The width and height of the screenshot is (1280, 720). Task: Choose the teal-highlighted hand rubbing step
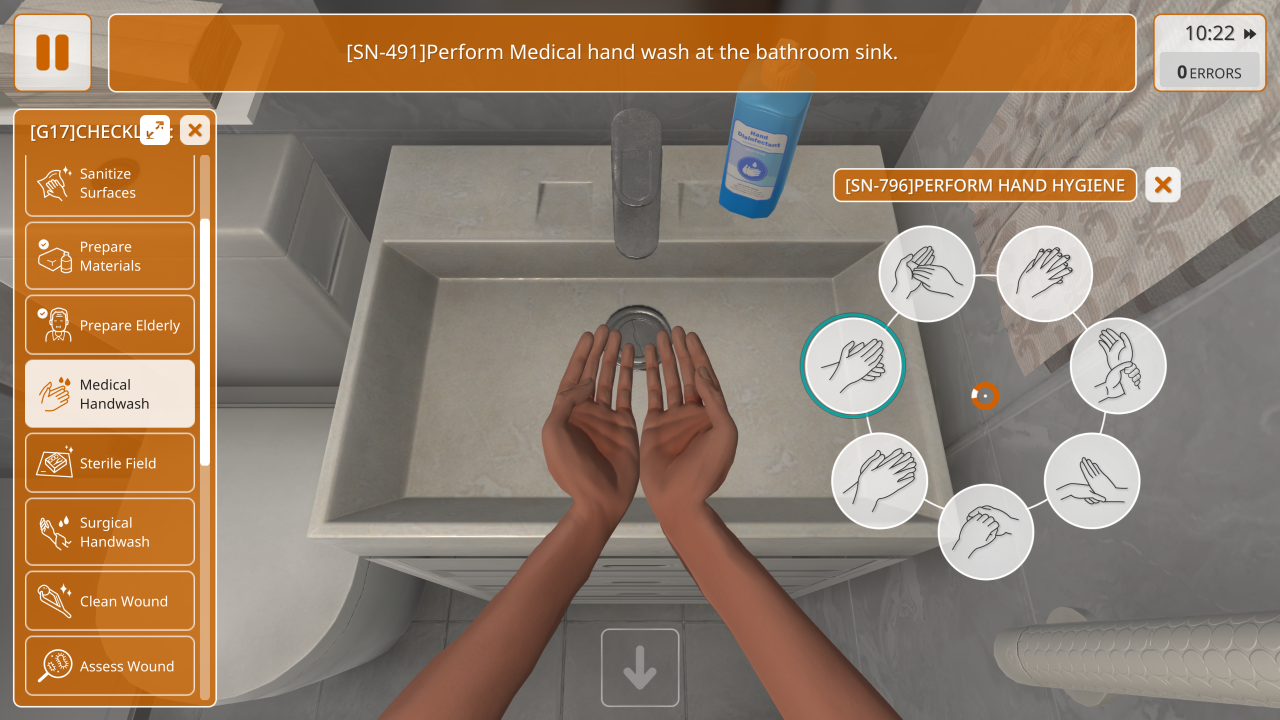(x=853, y=366)
